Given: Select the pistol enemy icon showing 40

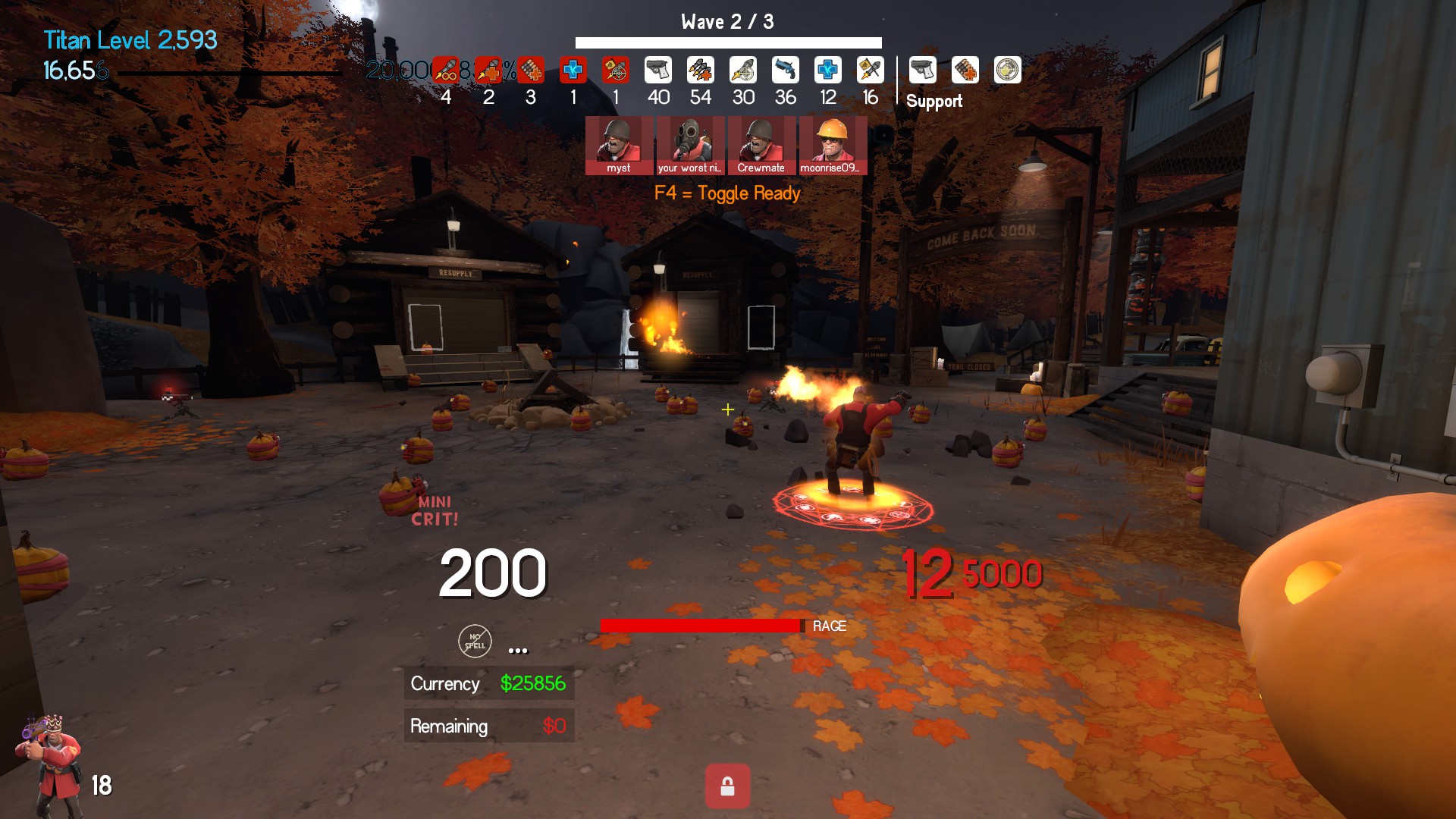Looking at the screenshot, I should pos(657,71).
